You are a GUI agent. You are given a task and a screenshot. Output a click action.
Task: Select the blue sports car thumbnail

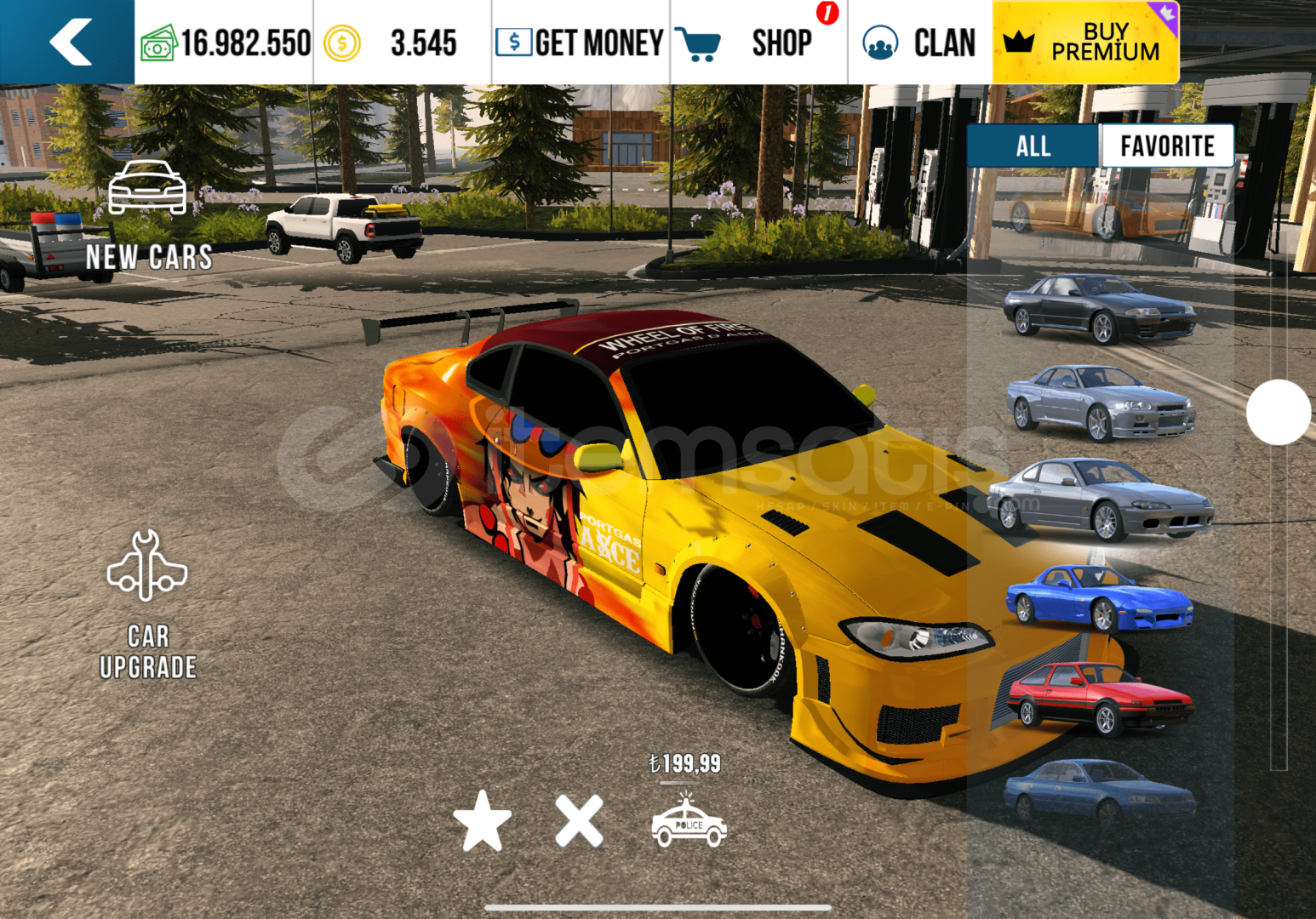[1100, 597]
